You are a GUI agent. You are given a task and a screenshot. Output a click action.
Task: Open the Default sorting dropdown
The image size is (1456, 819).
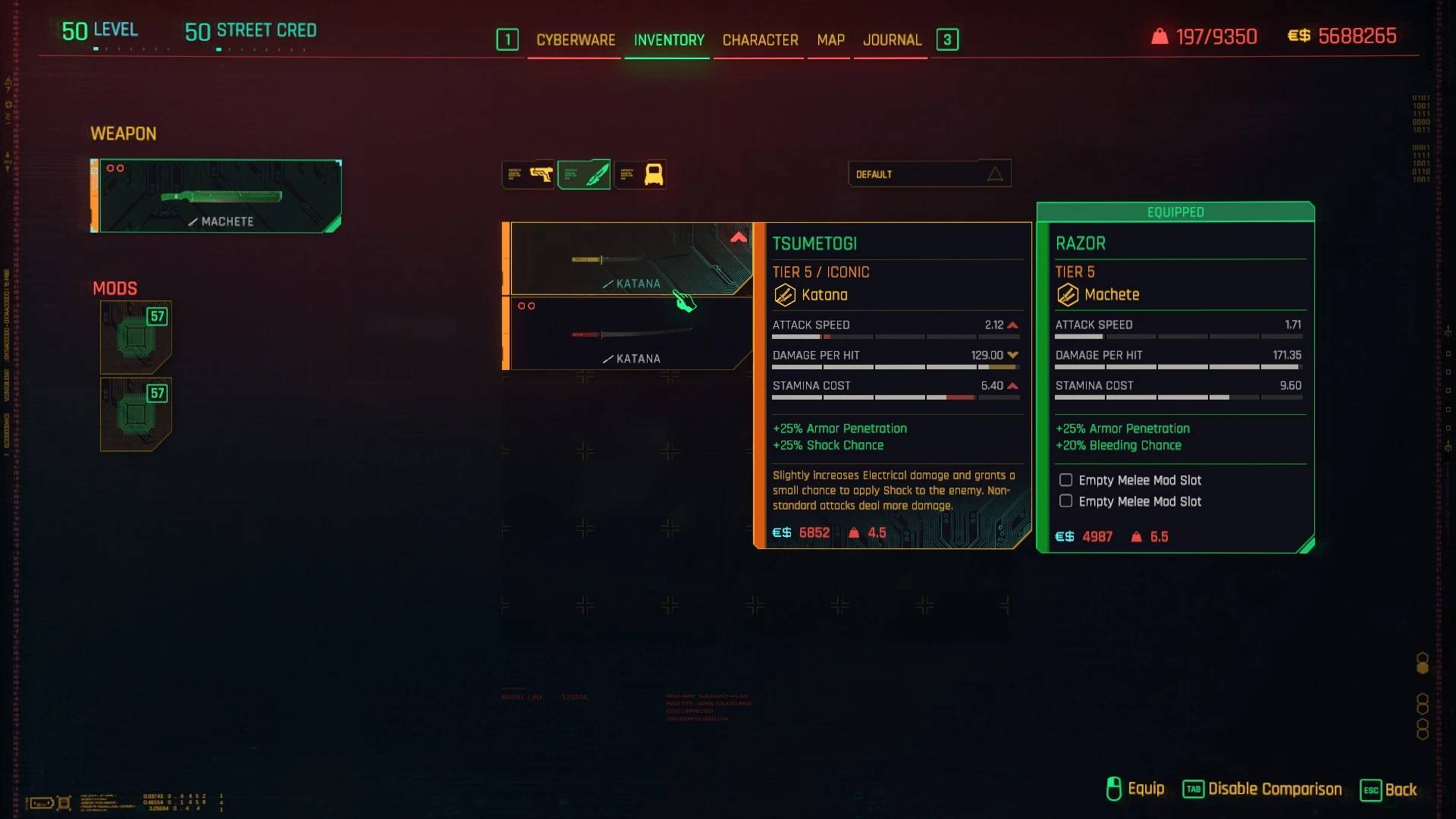tap(929, 174)
